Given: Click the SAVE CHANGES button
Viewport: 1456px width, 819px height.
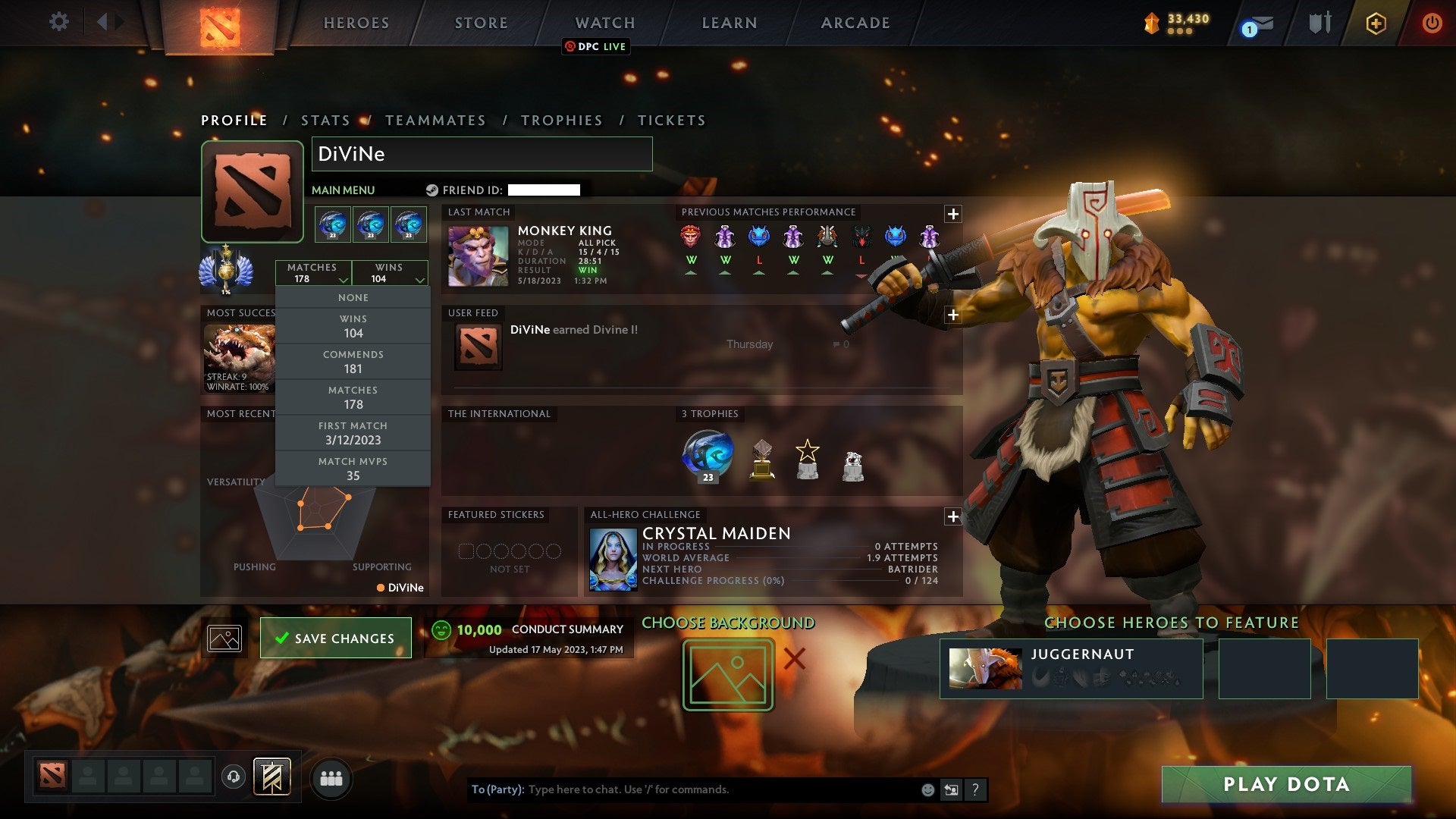Looking at the screenshot, I should [x=335, y=638].
